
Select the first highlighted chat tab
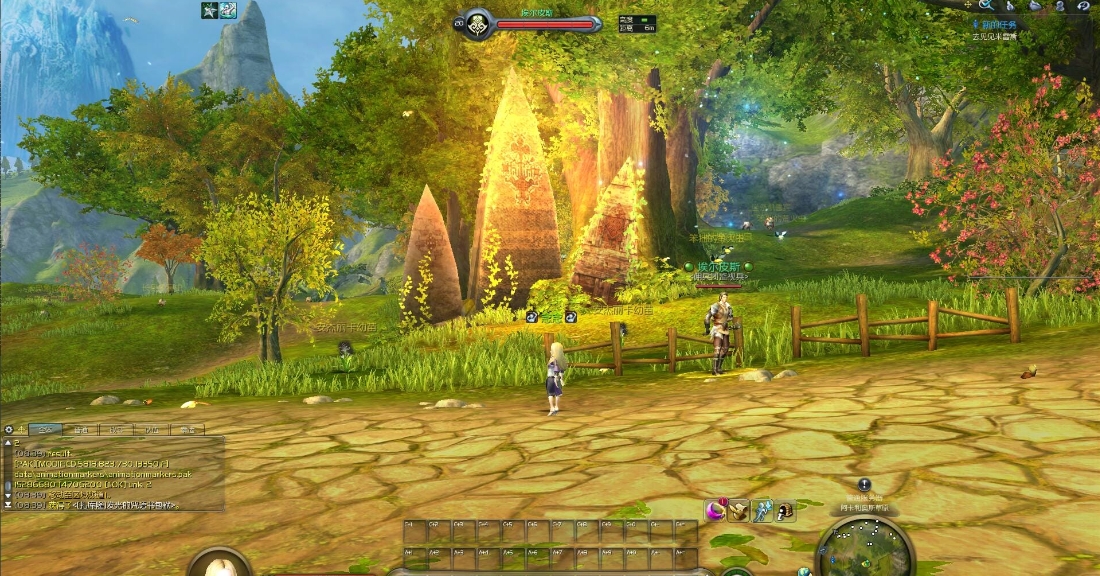[x=45, y=429]
